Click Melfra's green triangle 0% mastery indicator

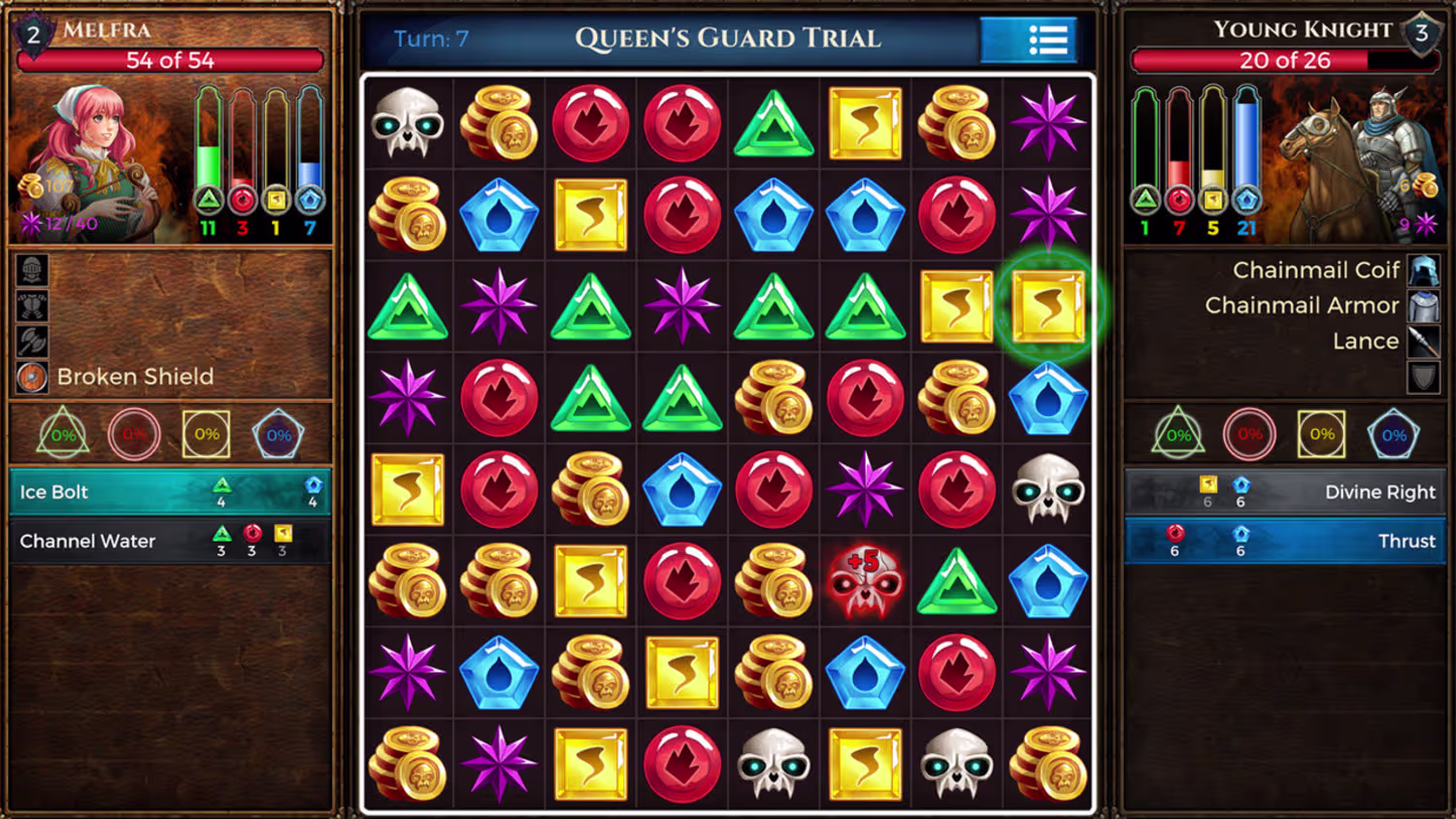(63, 433)
